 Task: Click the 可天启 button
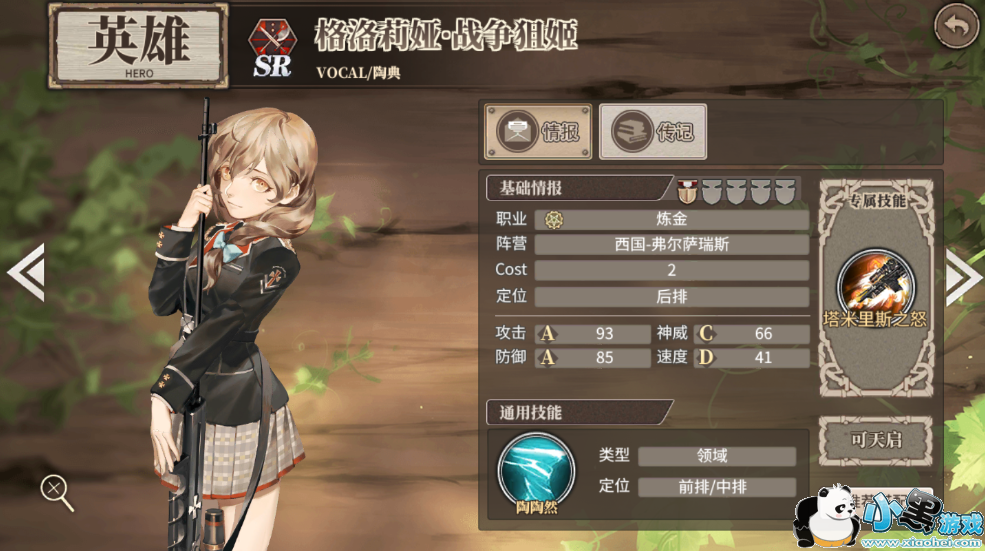click(x=876, y=440)
